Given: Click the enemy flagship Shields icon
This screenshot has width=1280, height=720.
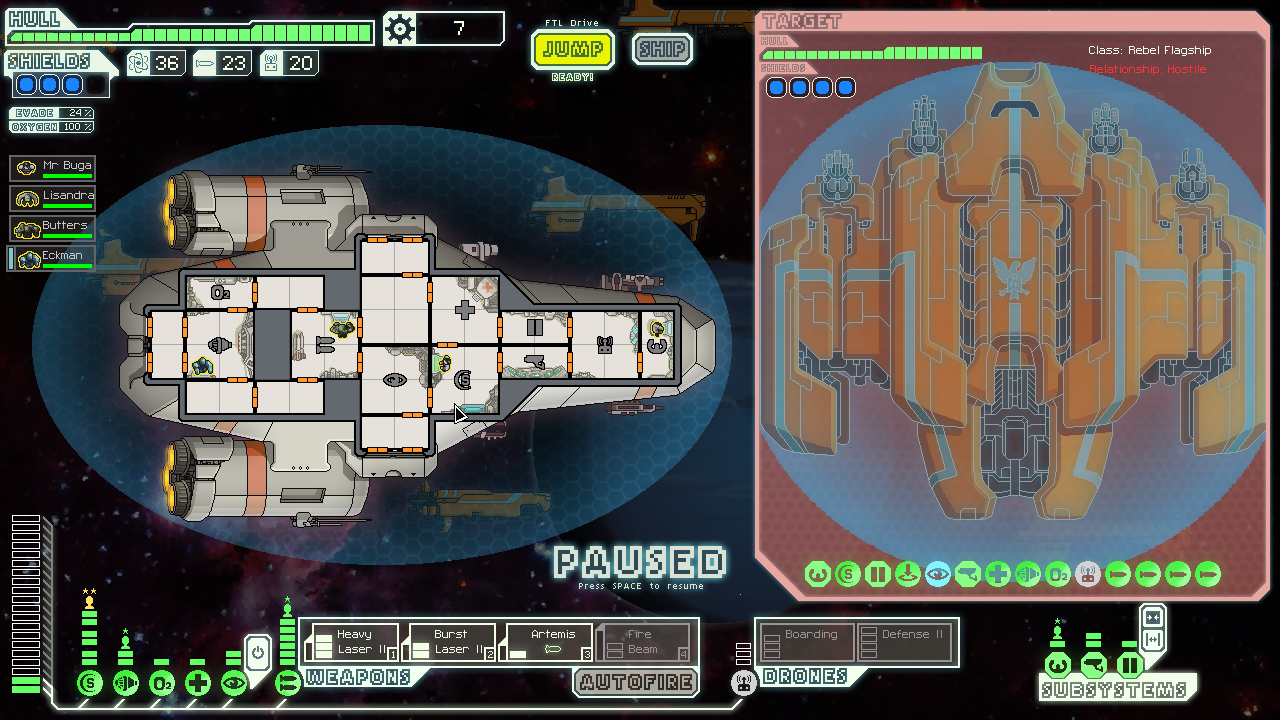Looking at the screenshot, I should (846, 574).
